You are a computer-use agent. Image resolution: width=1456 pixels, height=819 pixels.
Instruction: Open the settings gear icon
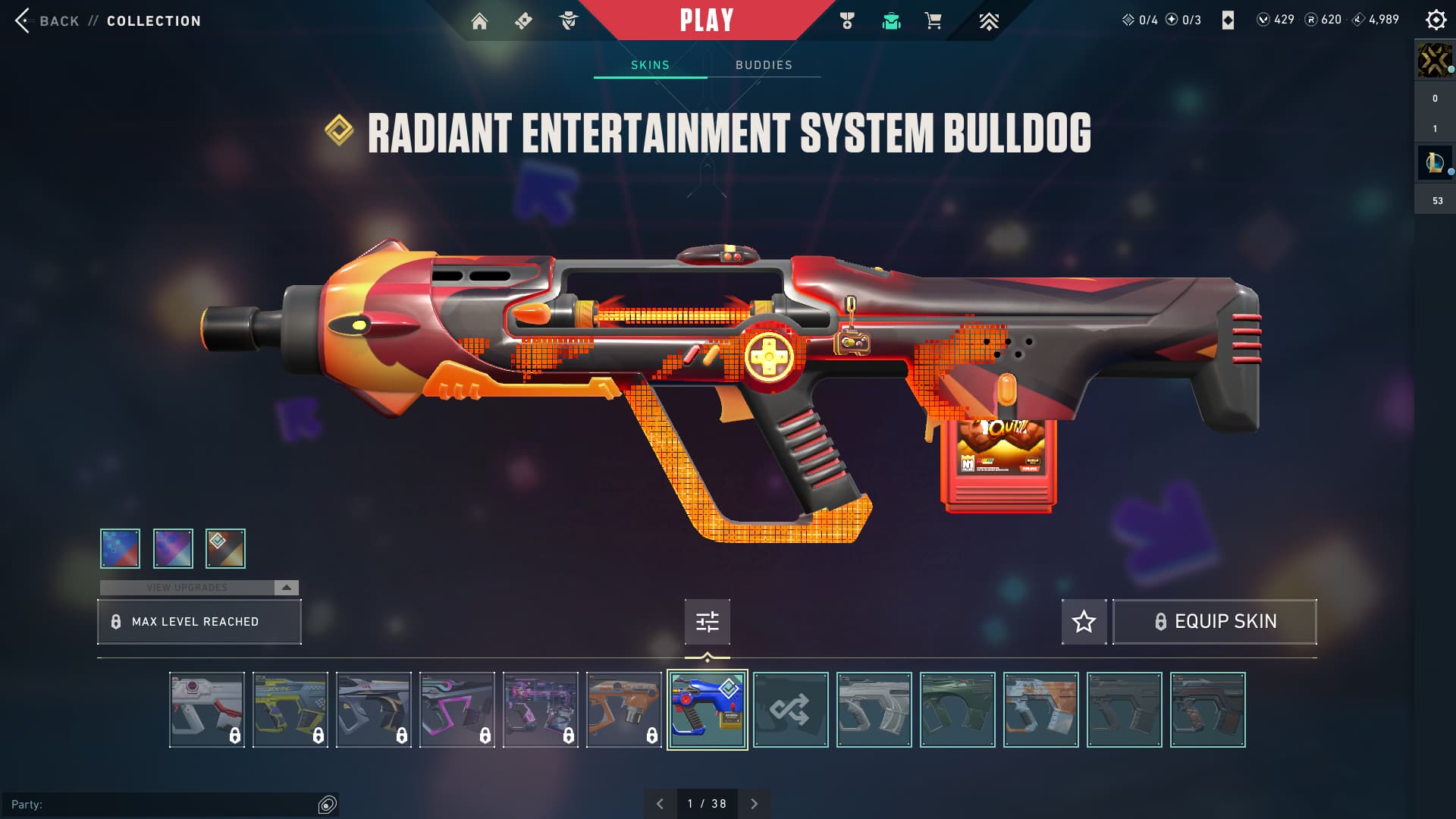[x=1436, y=20]
